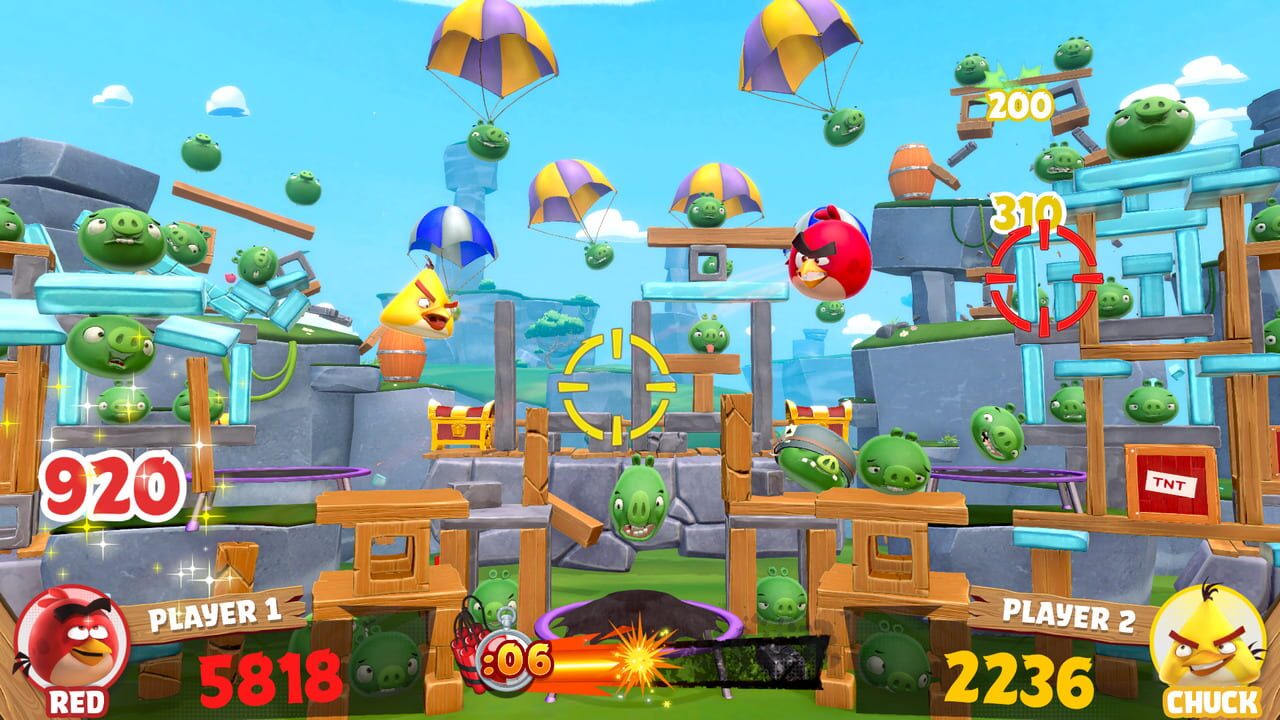Click the TNT crate on the right
The image size is (1280, 720).
(x=1172, y=483)
